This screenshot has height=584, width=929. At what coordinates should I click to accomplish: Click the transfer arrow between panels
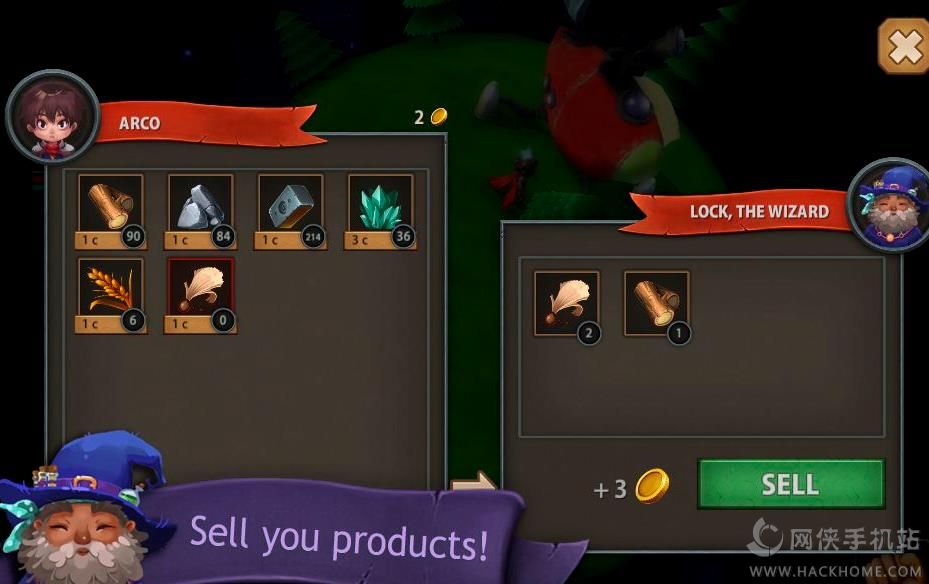coord(473,484)
